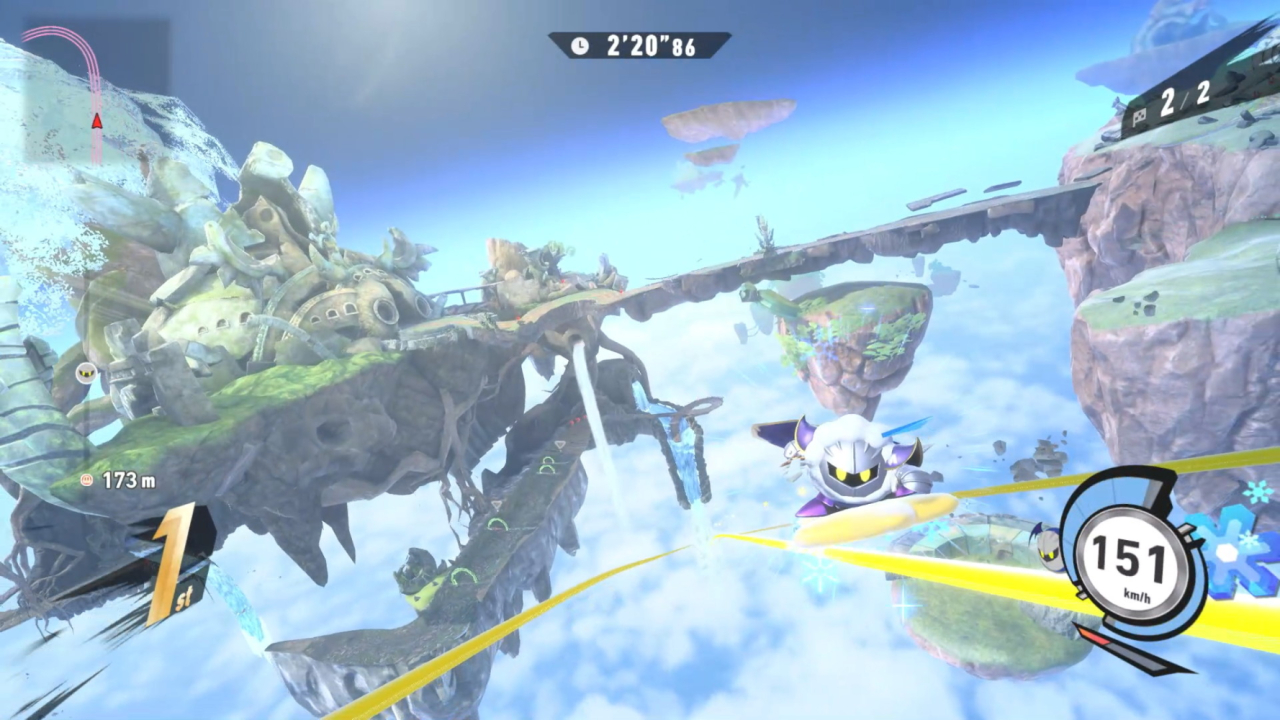The height and width of the screenshot is (720, 1280).
Task: Select the ice snowflake ability icon
Action: [1238, 551]
